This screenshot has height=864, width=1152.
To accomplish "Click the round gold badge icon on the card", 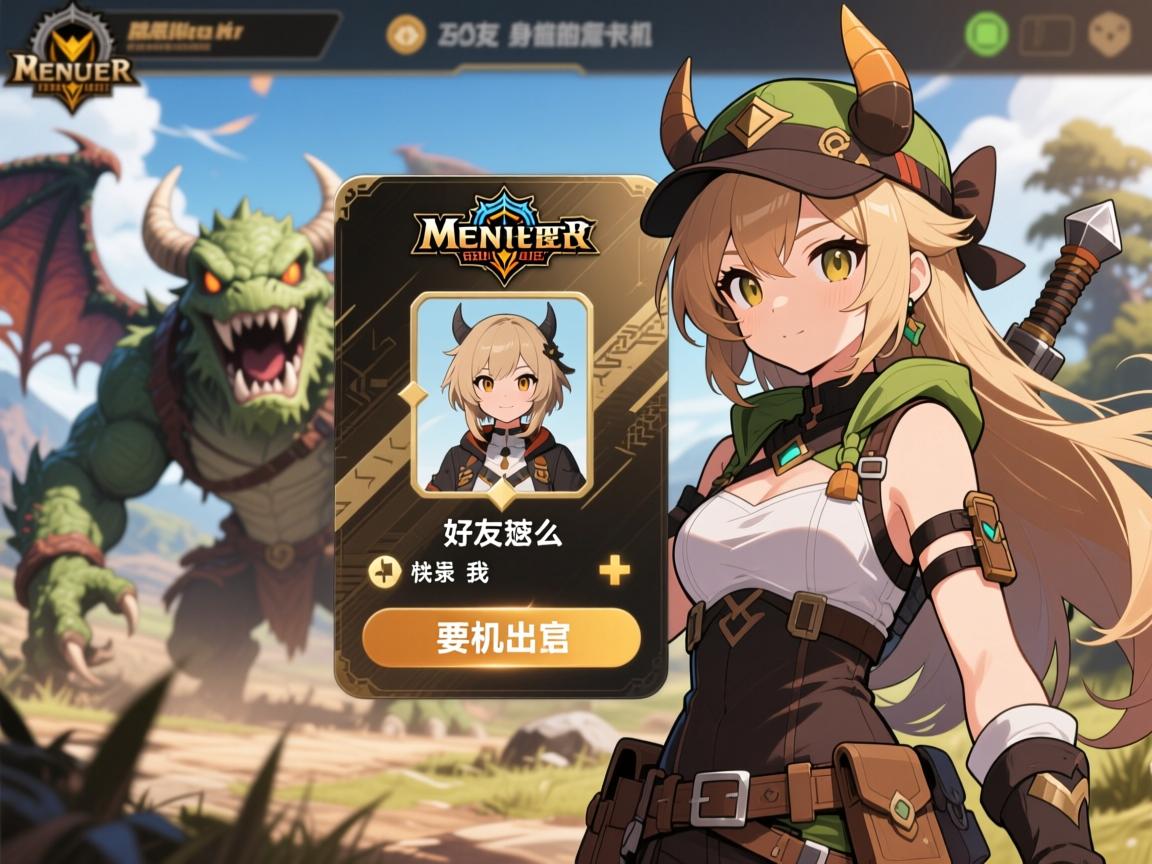I will click(x=385, y=571).
